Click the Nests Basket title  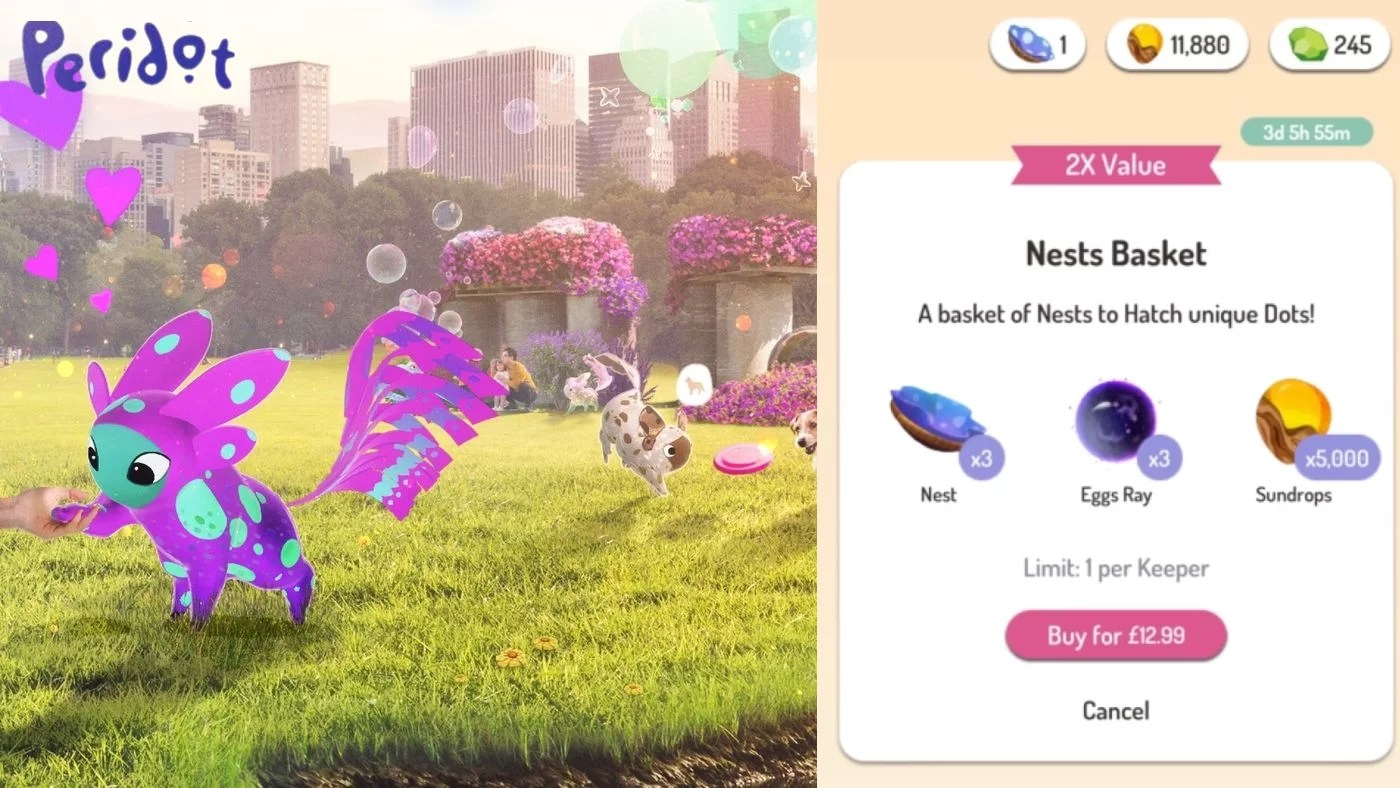1116,254
